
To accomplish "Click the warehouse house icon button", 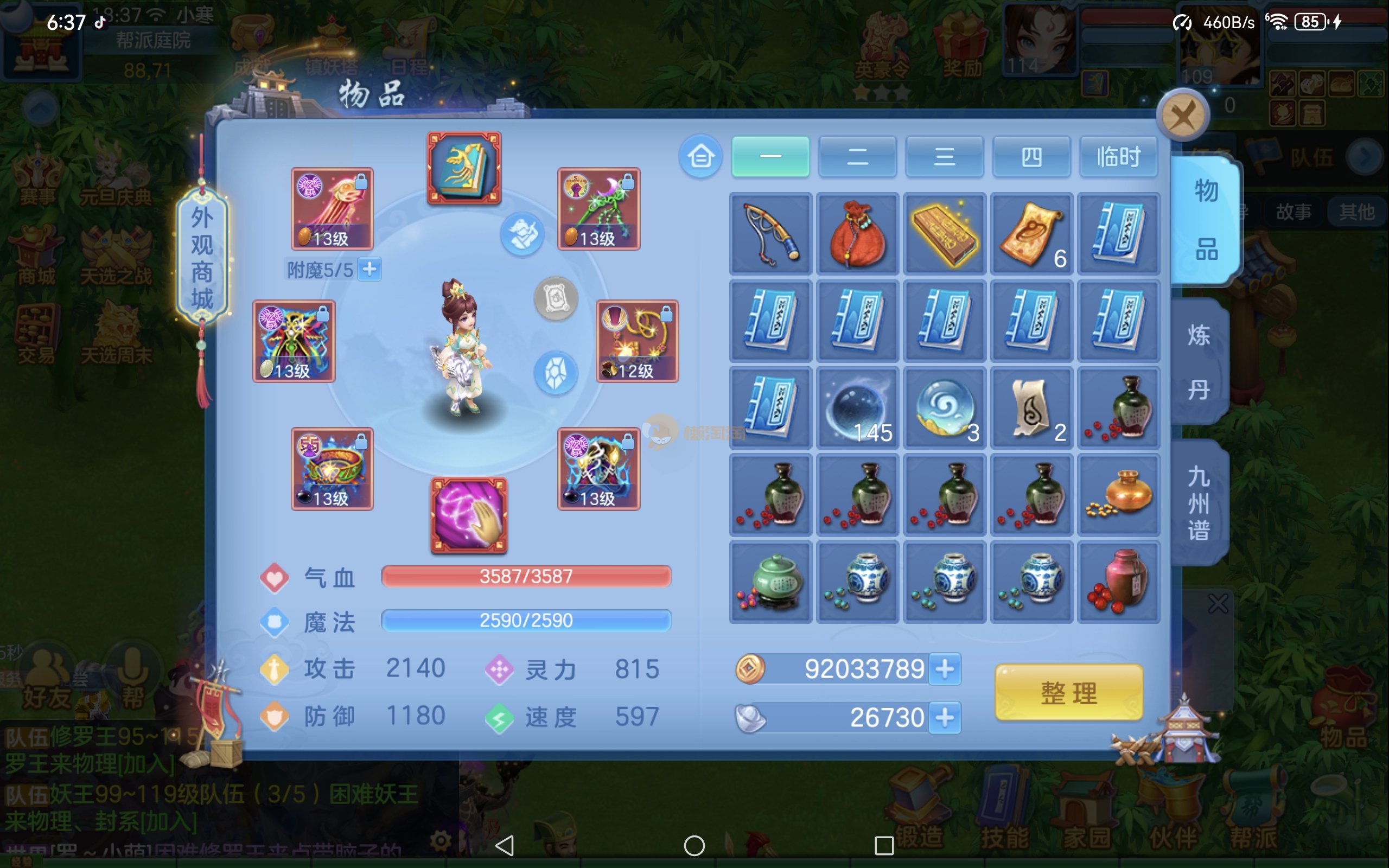I will (700, 156).
